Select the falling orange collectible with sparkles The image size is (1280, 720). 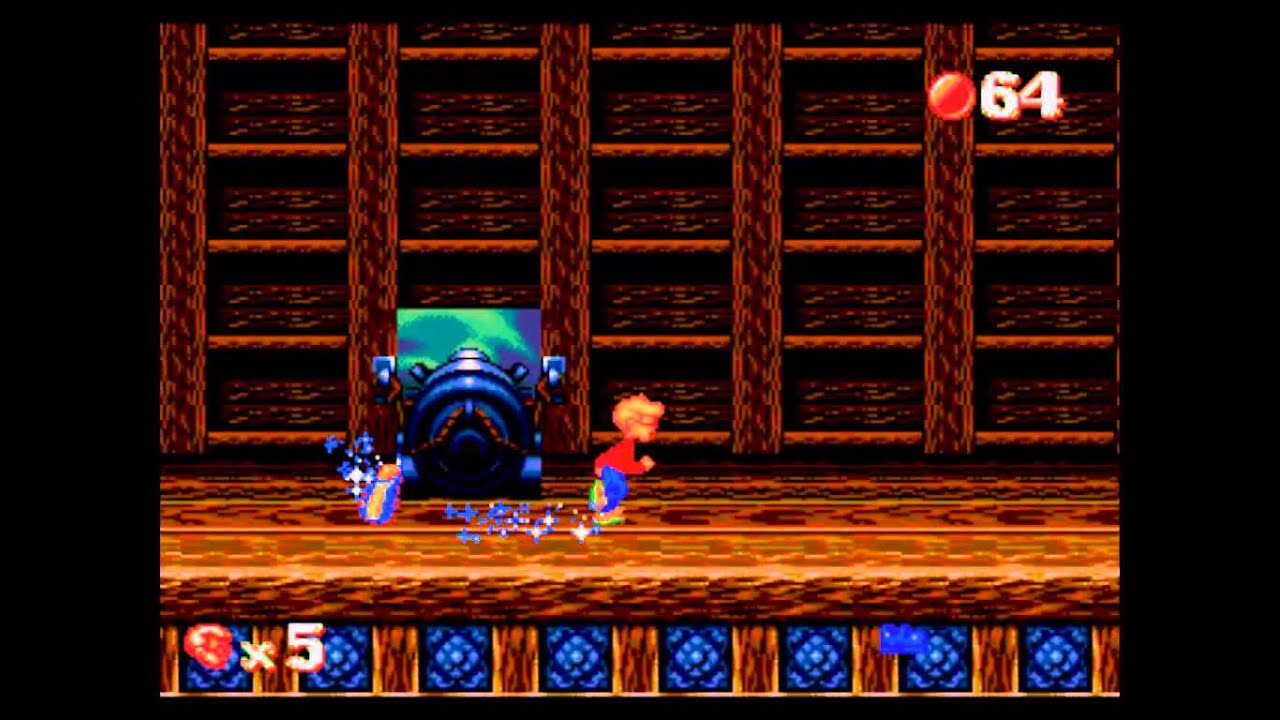point(378,490)
